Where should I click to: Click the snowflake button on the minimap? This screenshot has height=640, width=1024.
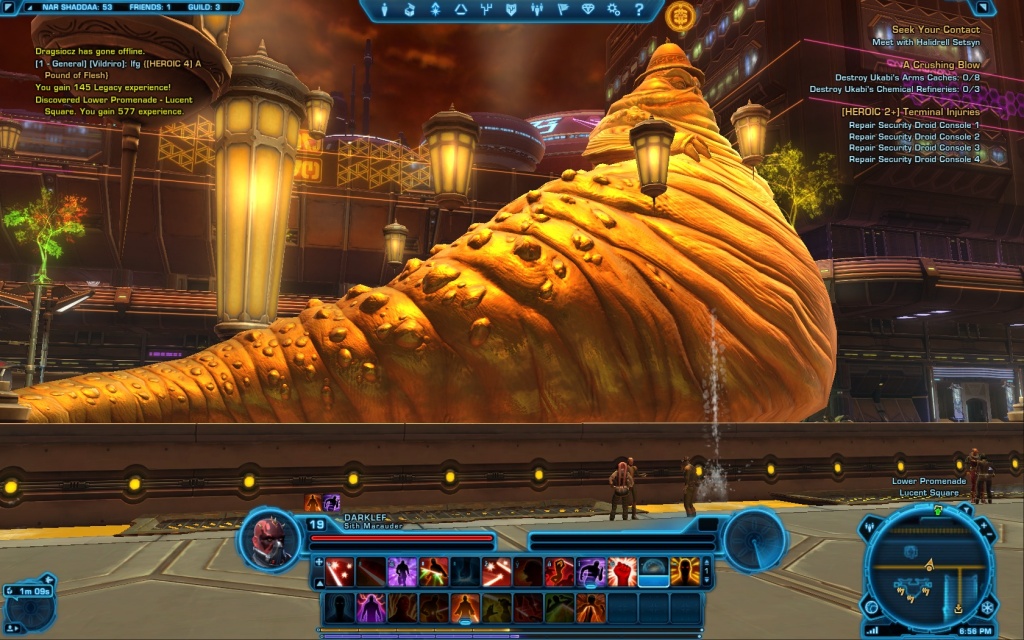988,607
